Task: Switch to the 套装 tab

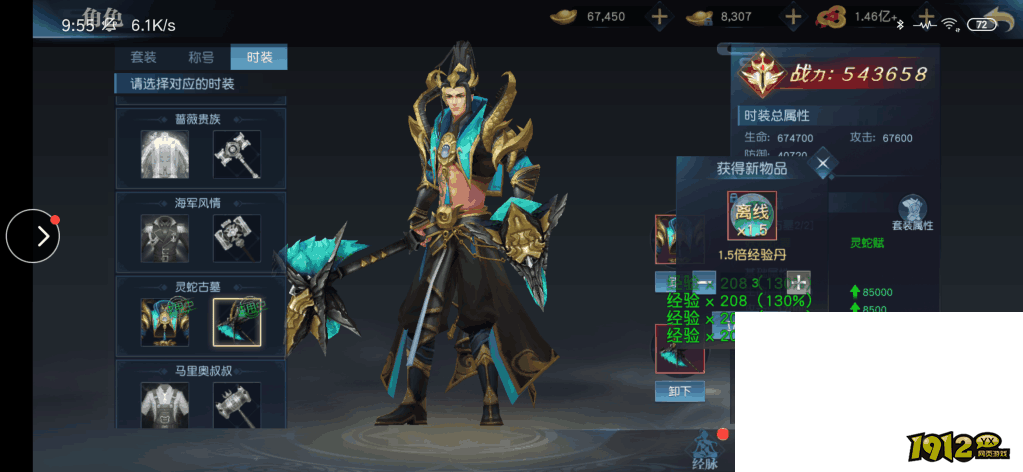Action: pyautogui.click(x=144, y=57)
